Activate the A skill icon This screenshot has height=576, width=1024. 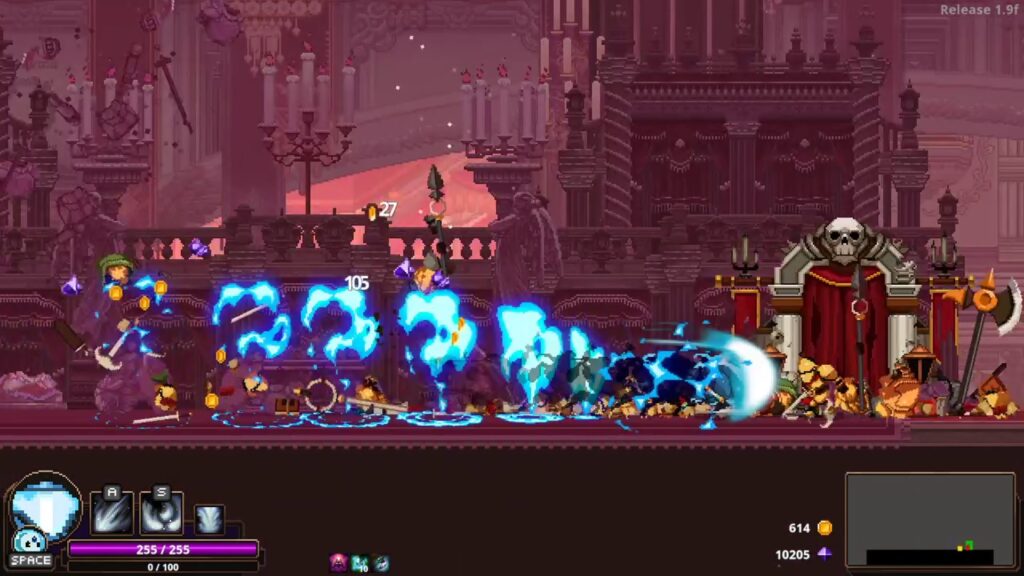[112, 512]
